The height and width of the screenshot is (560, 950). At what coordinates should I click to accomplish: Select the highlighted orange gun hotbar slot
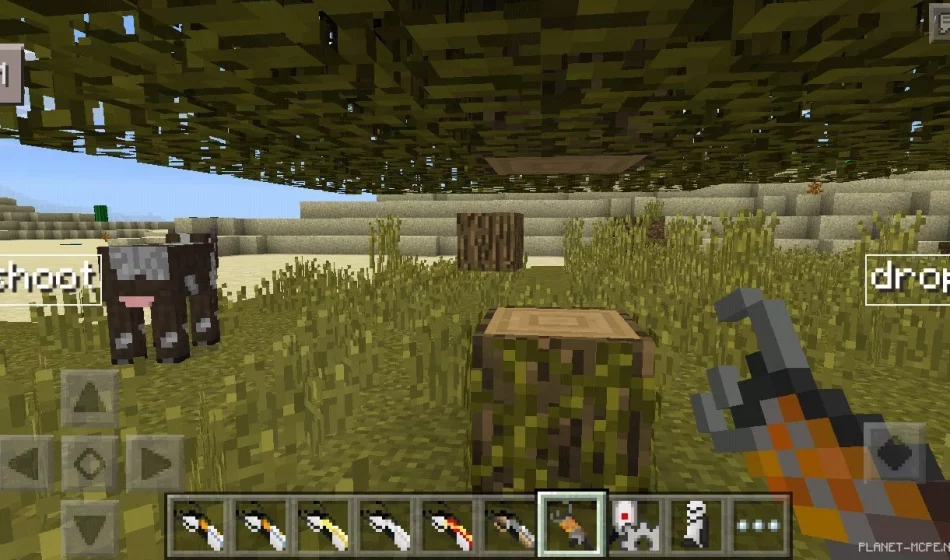click(572, 524)
